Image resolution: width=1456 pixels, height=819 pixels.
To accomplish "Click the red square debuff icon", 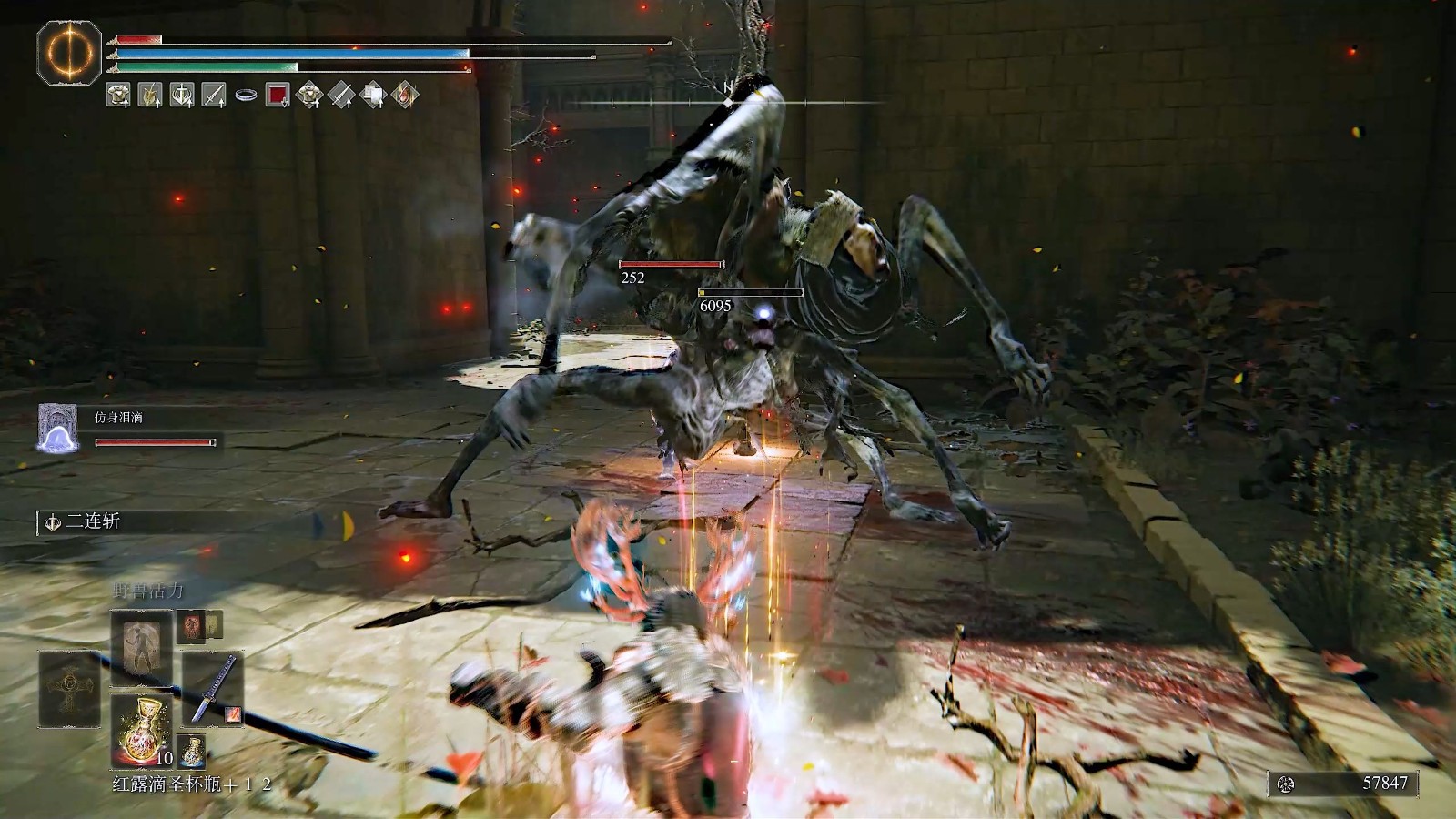I will pos(278,94).
